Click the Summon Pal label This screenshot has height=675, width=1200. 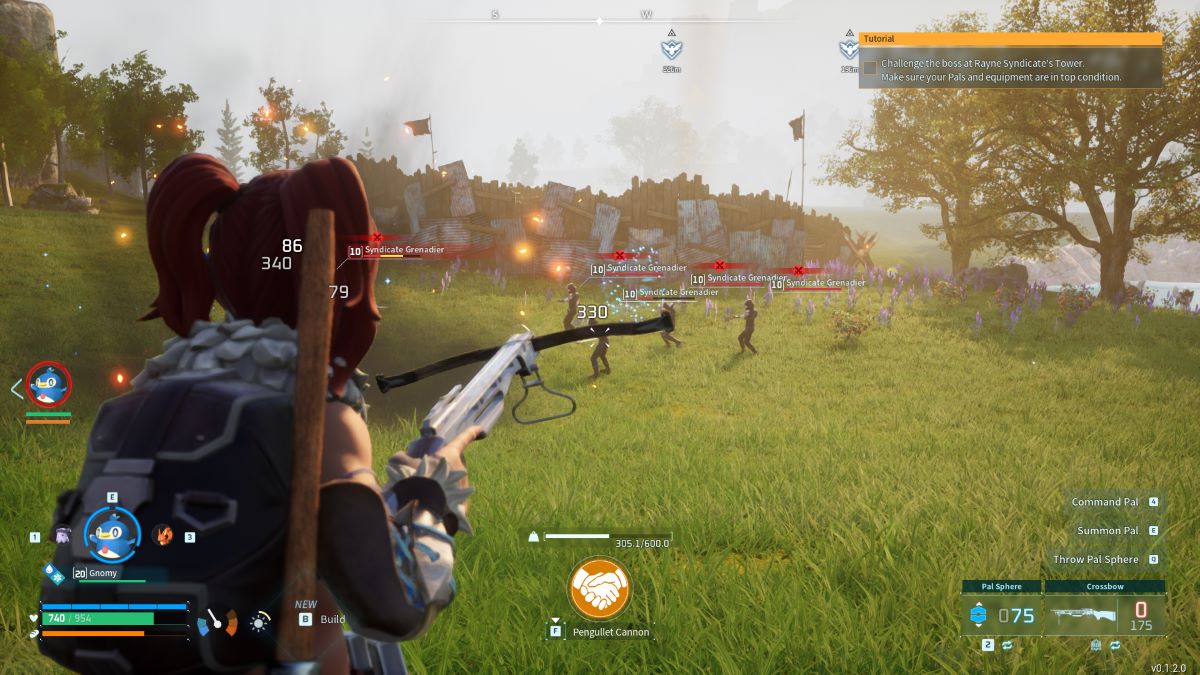pos(1107,531)
